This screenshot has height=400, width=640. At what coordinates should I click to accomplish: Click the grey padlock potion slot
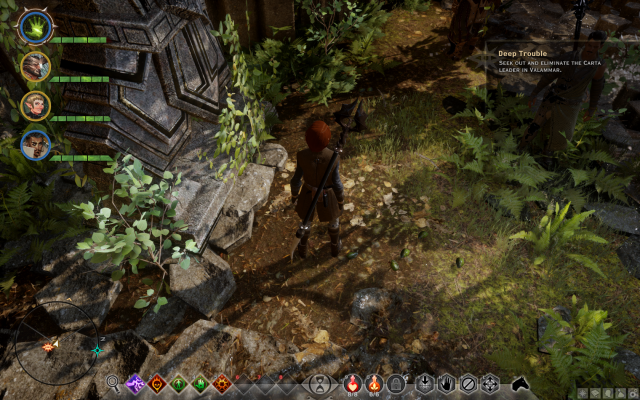pyautogui.click(x=397, y=382)
